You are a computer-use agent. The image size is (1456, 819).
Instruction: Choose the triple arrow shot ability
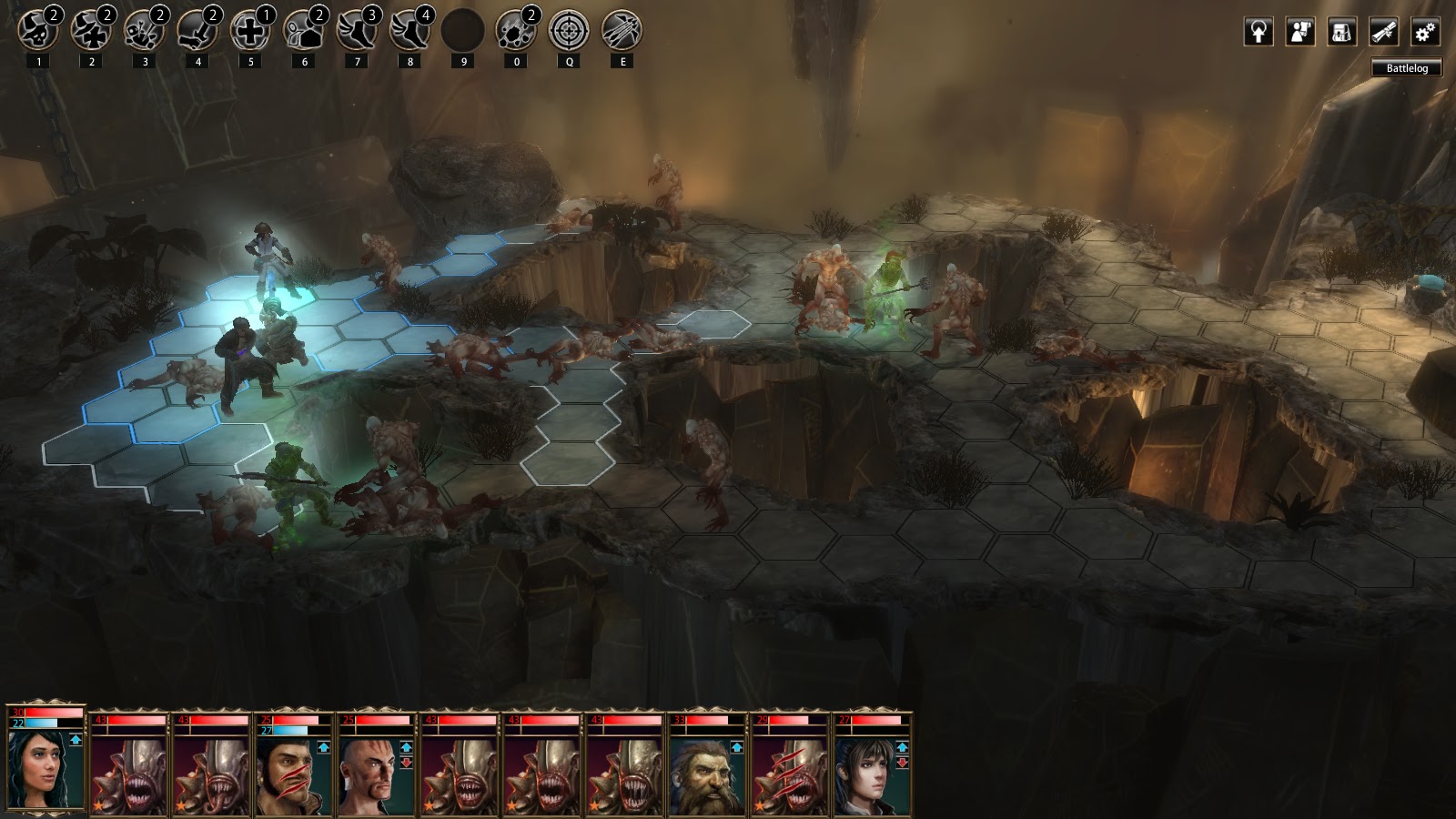[x=622, y=31]
